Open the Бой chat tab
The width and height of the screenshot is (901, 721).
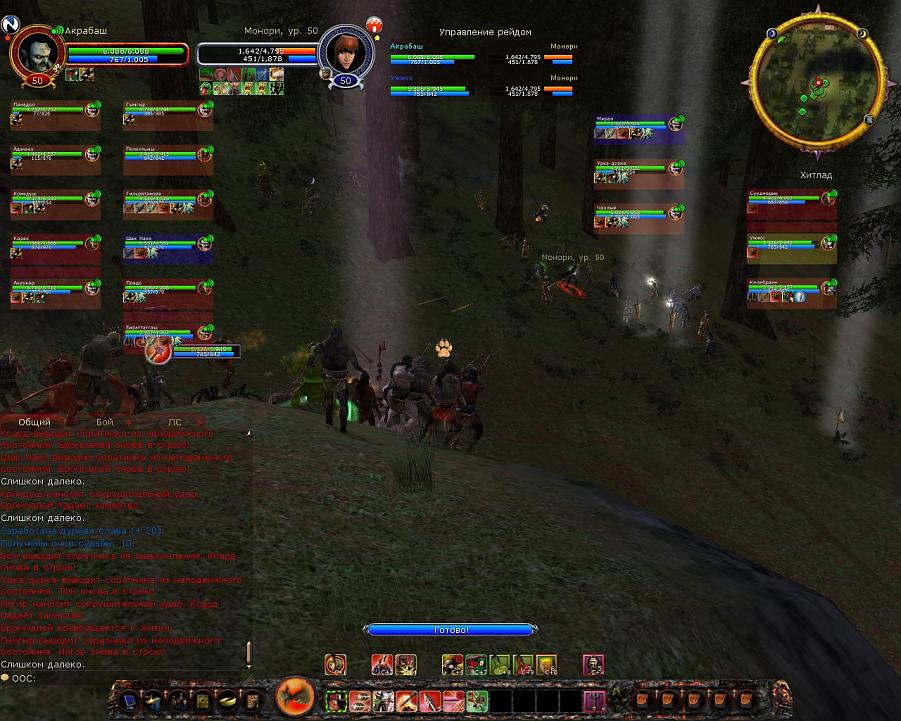105,422
